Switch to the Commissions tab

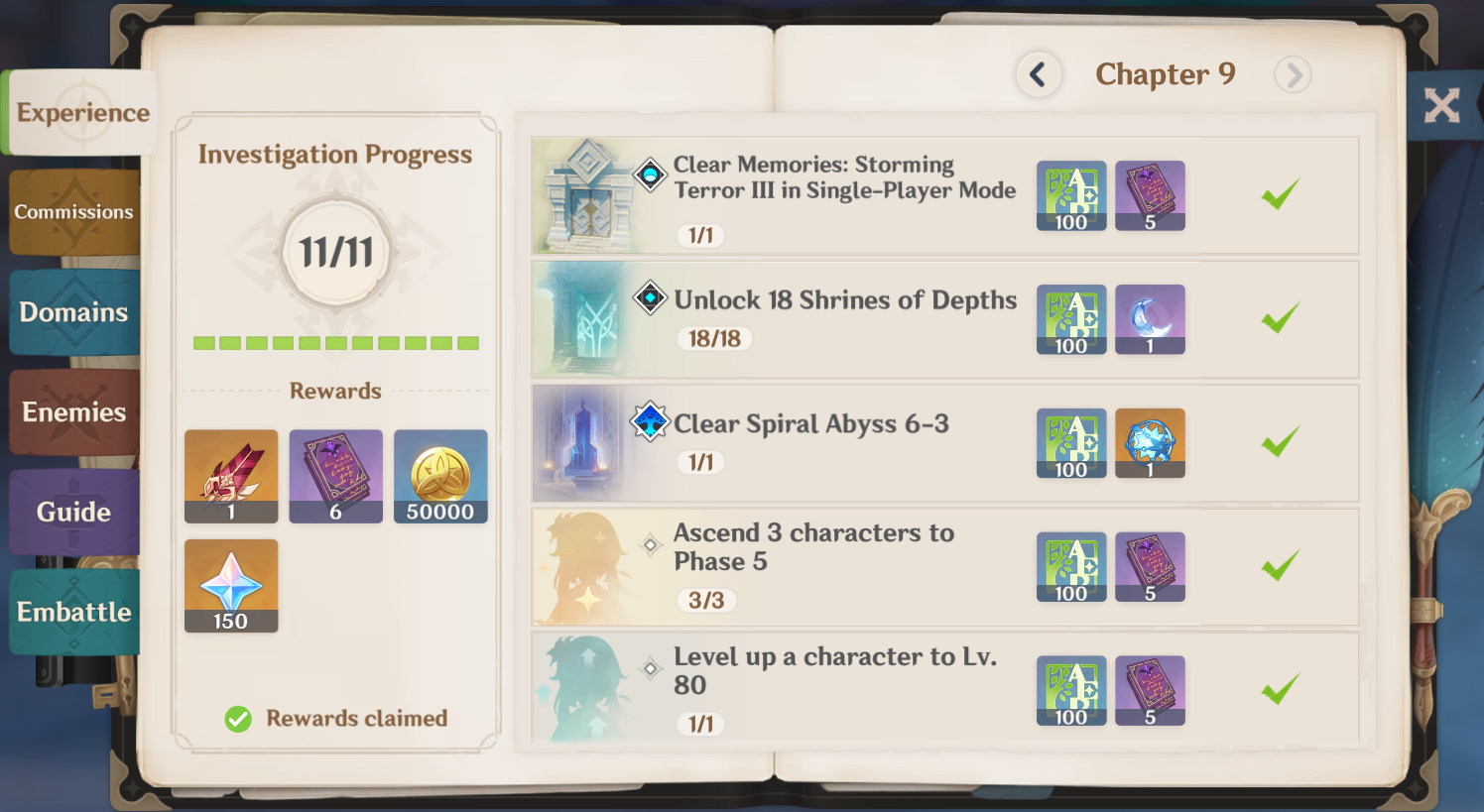click(72, 211)
